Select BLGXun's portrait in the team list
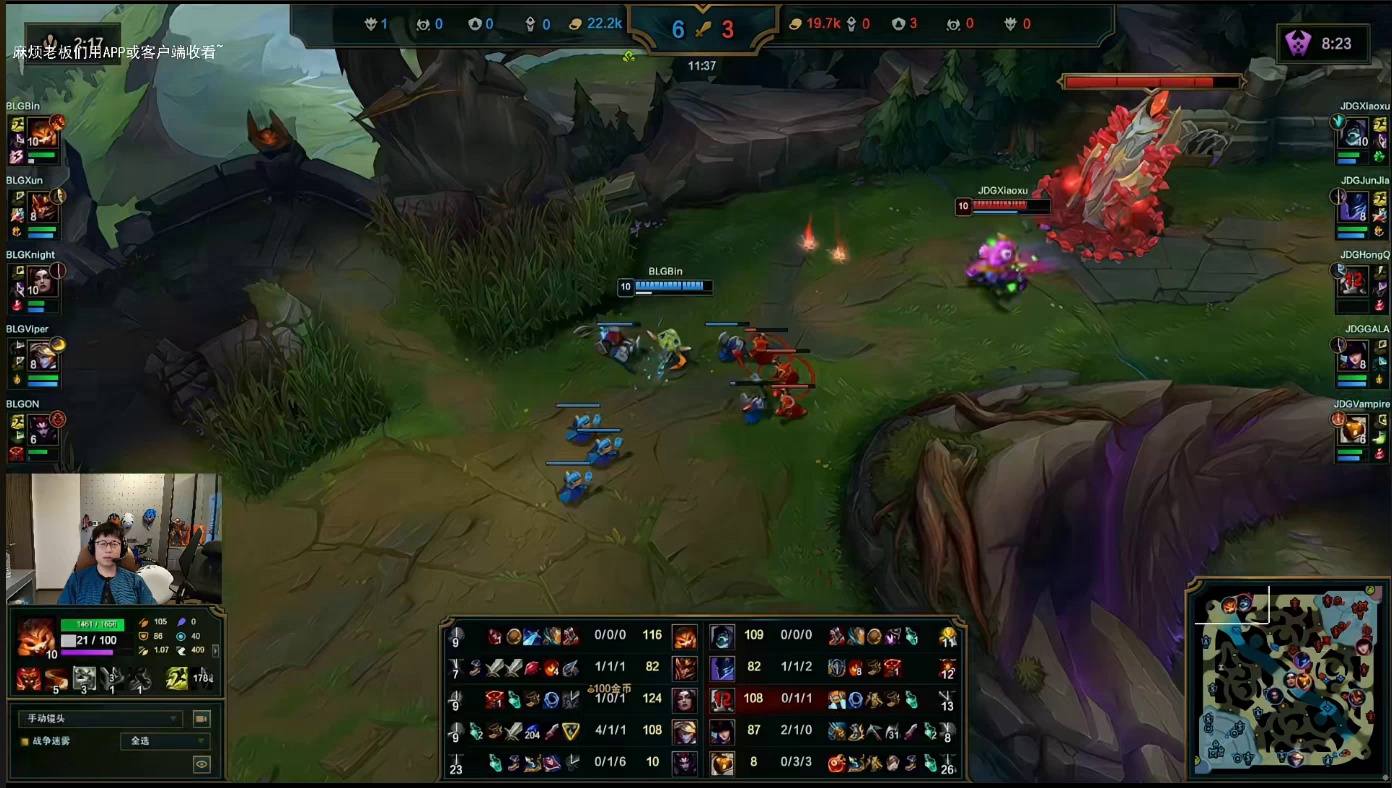 (41, 207)
